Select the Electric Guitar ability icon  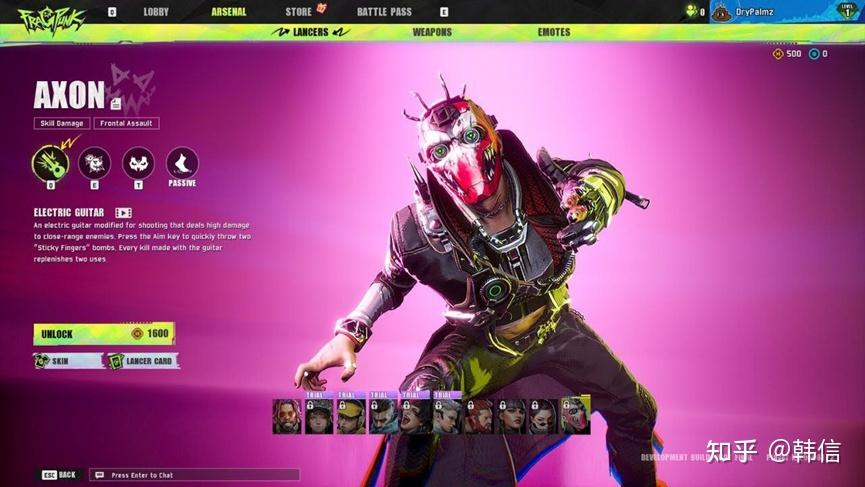pyautogui.click(x=50, y=163)
